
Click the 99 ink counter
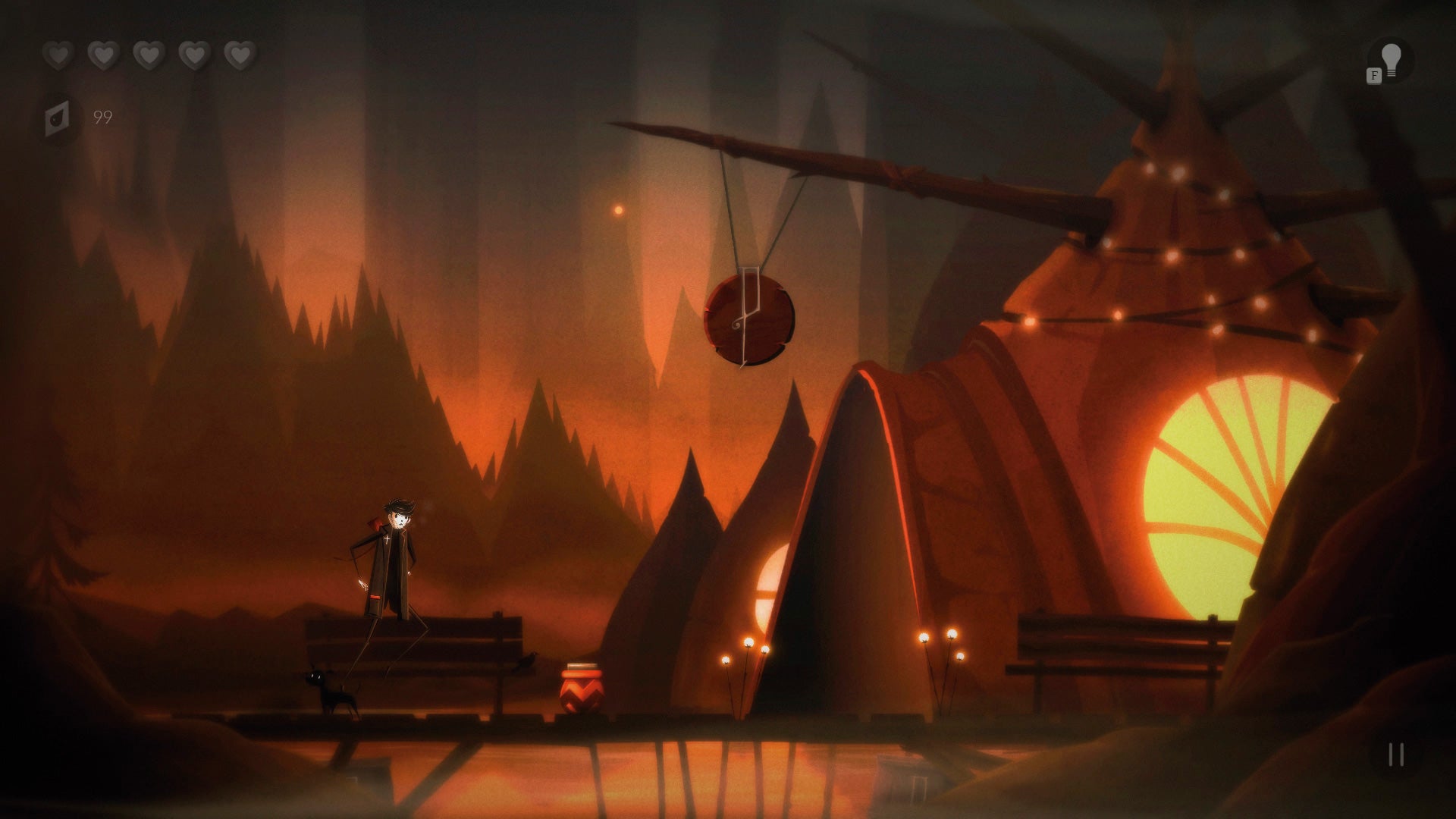pyautogui.click(x=102, y=118)
